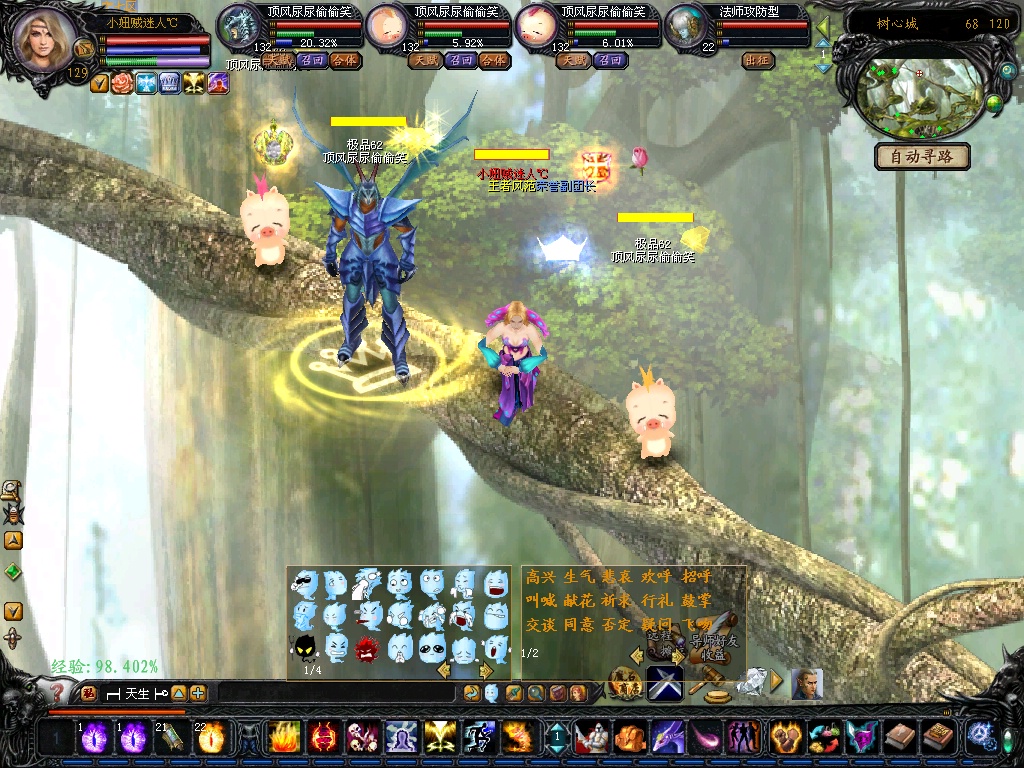Select the 高兴 happy emote action
1024x768 pixels.
tap(540, 577)
